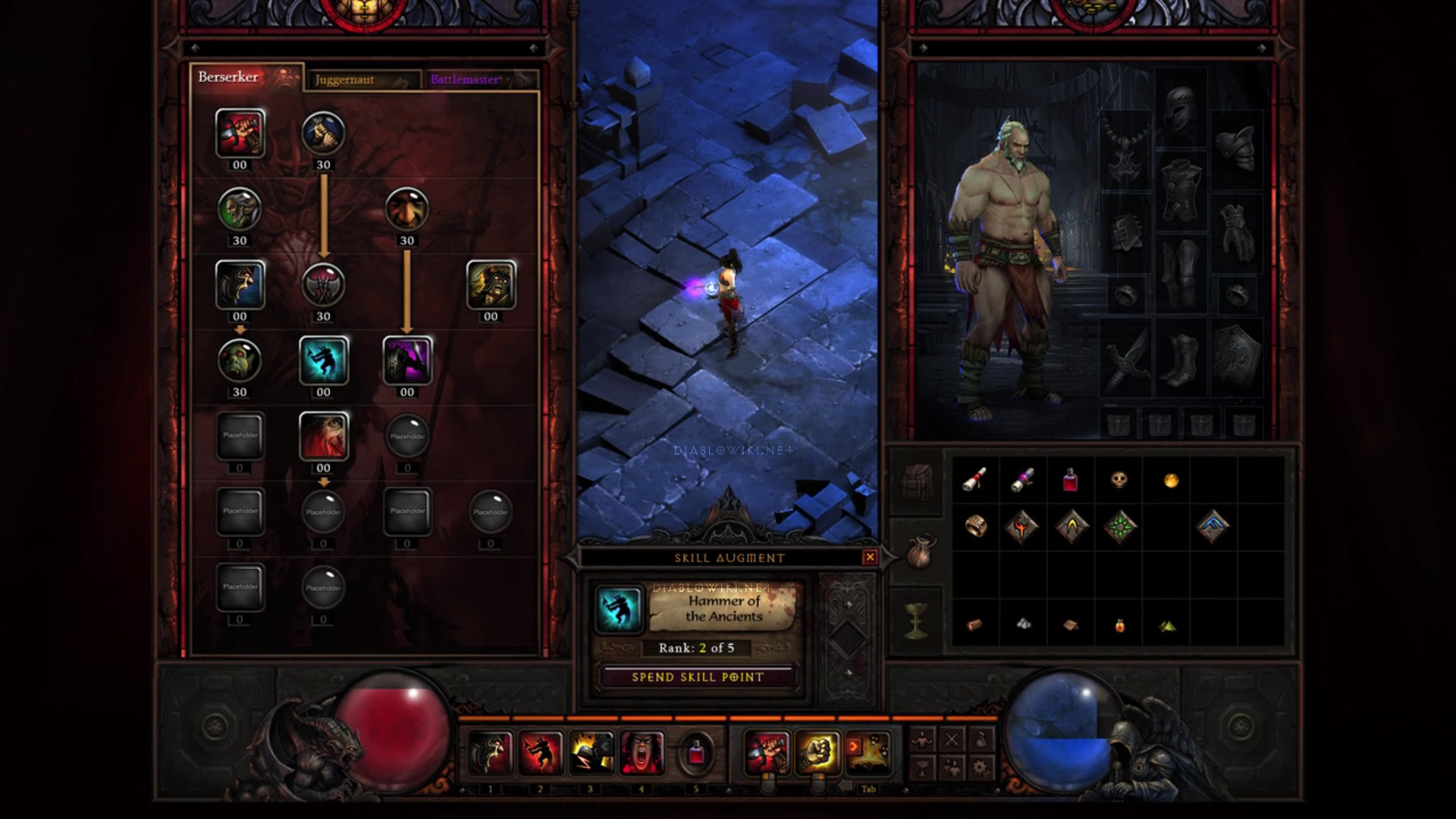The image size is (1456, 819).
Task: Click the crossed swords menu button
Action: pyautogui.click(x=952, y=739)
